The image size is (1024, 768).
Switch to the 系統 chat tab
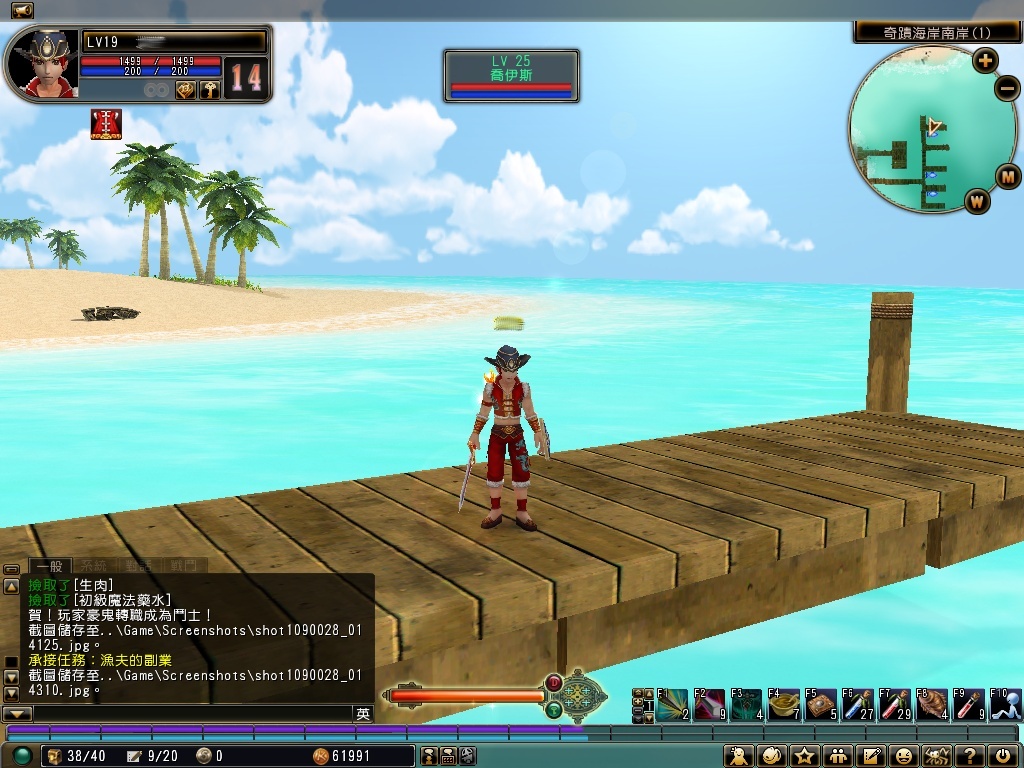(x=93, y=565)
